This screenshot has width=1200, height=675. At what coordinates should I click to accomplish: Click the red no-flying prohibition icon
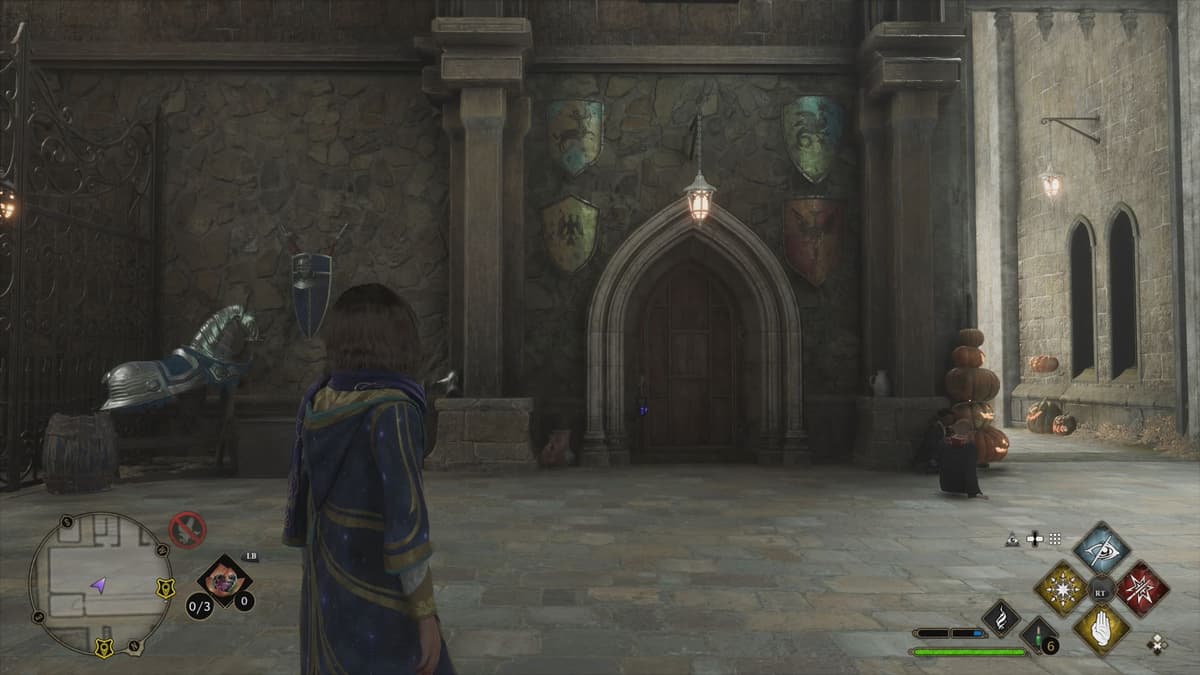tap(187, 529)
